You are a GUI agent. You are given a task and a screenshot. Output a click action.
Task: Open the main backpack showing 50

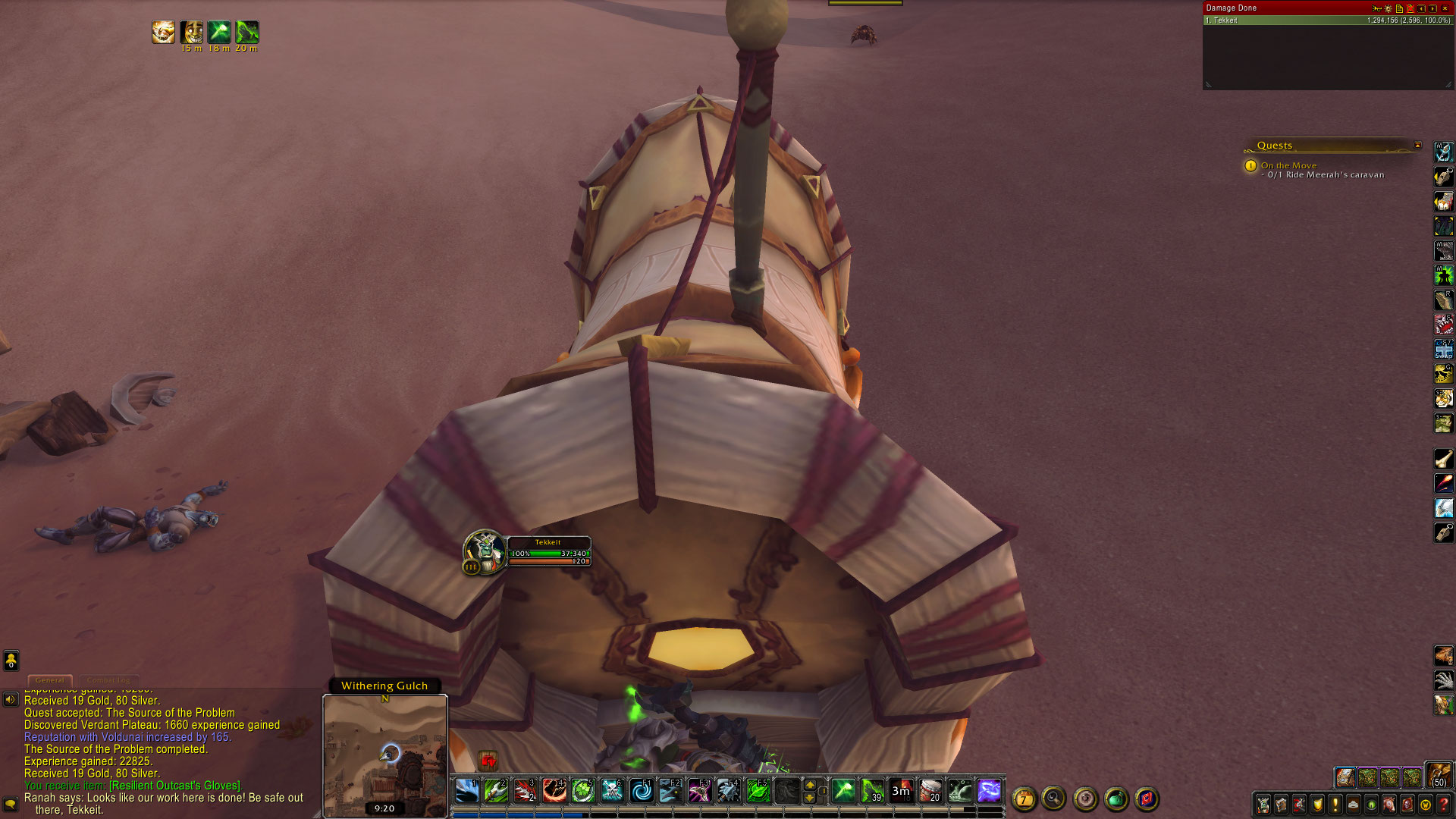coord(1438,775)
